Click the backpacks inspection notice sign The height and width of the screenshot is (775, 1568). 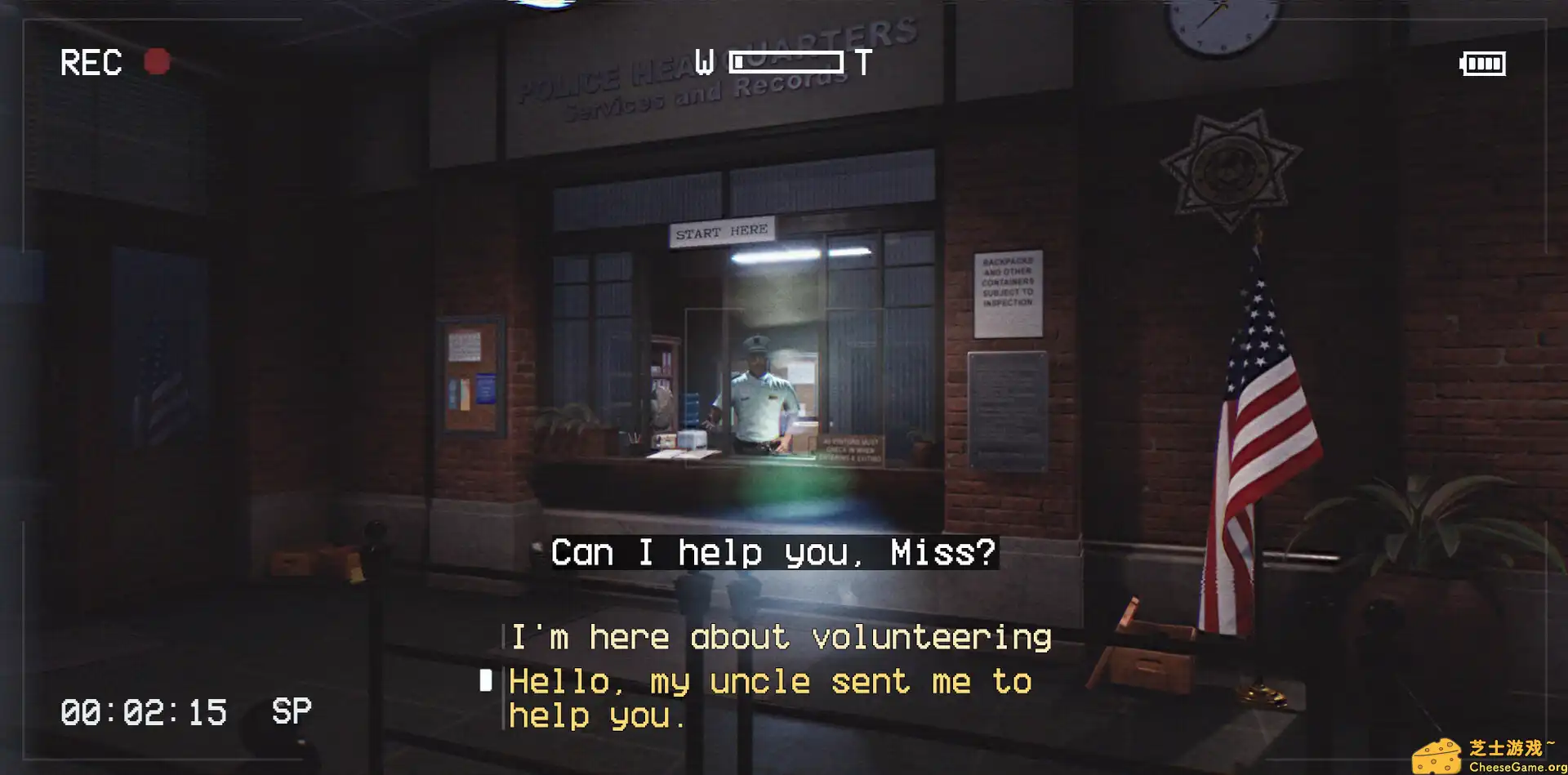[1010, 285]
